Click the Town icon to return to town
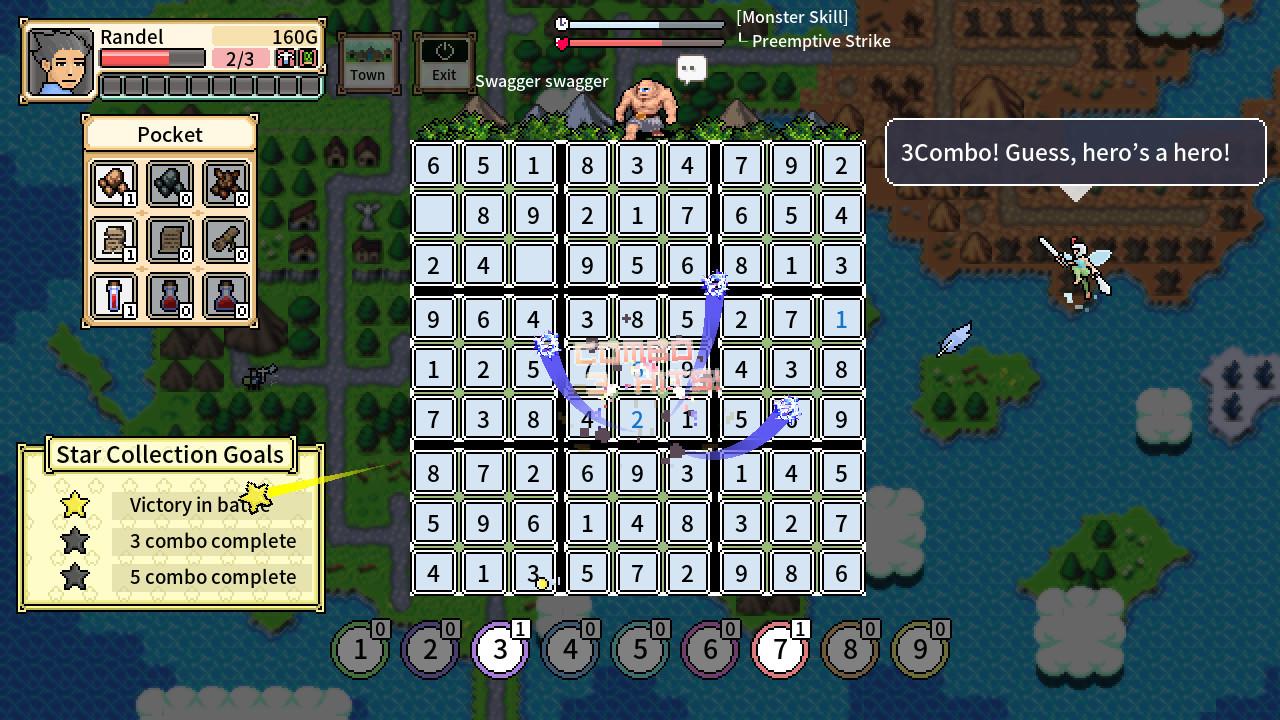 [x=368, y=60]
